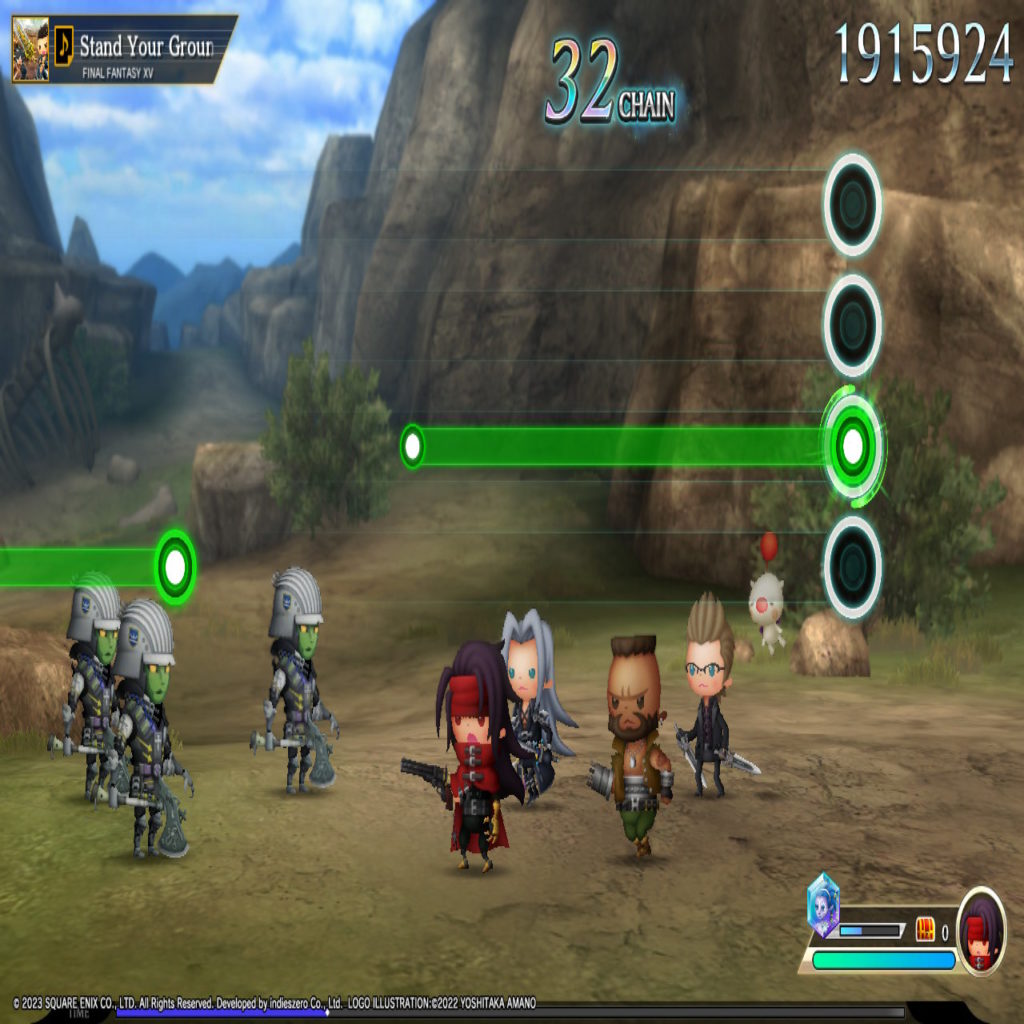1024x1024 pixels.
Task: Open the red treasure chest icon
Action: 925,930
